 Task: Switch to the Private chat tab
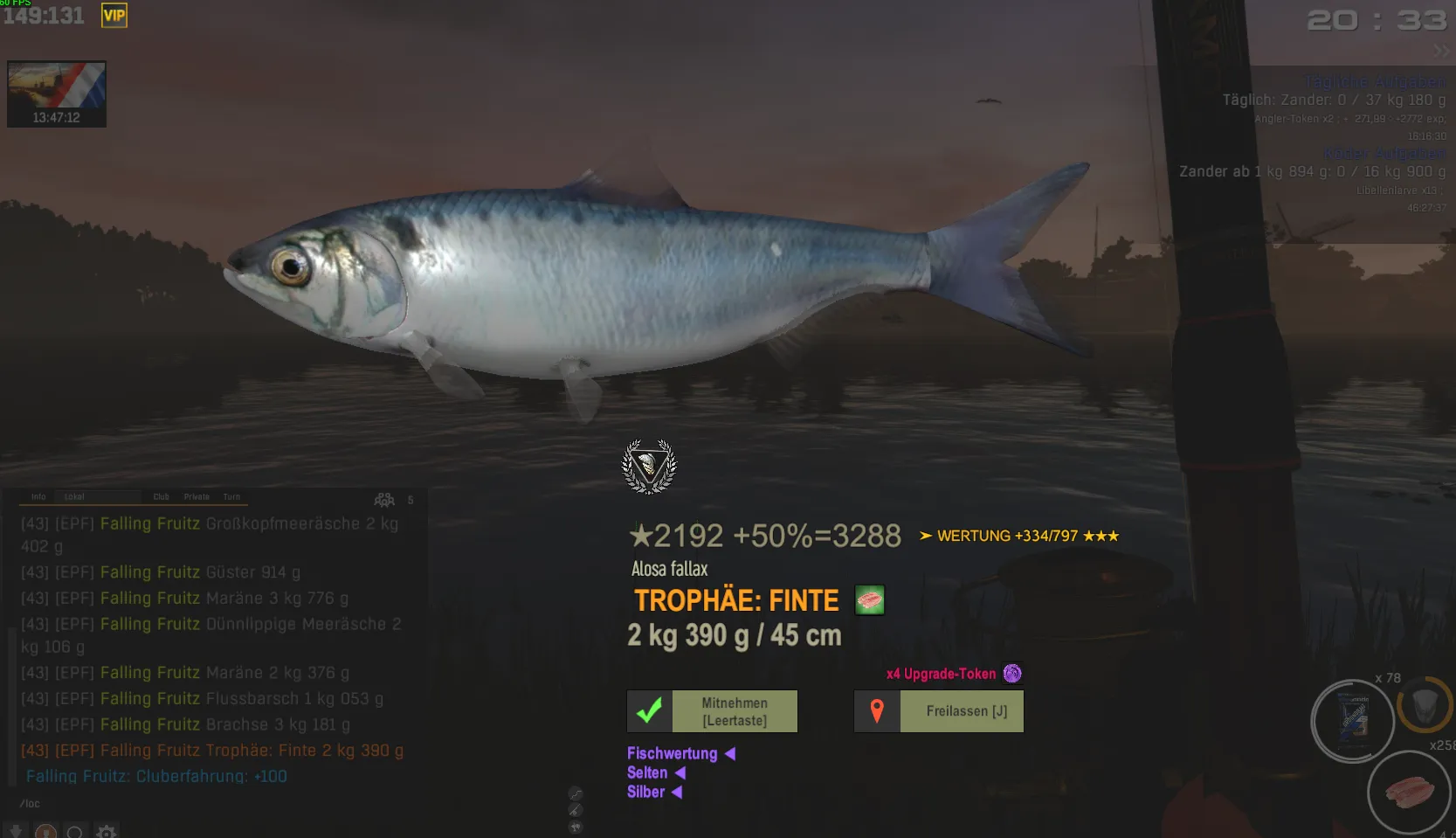point(197,497)
